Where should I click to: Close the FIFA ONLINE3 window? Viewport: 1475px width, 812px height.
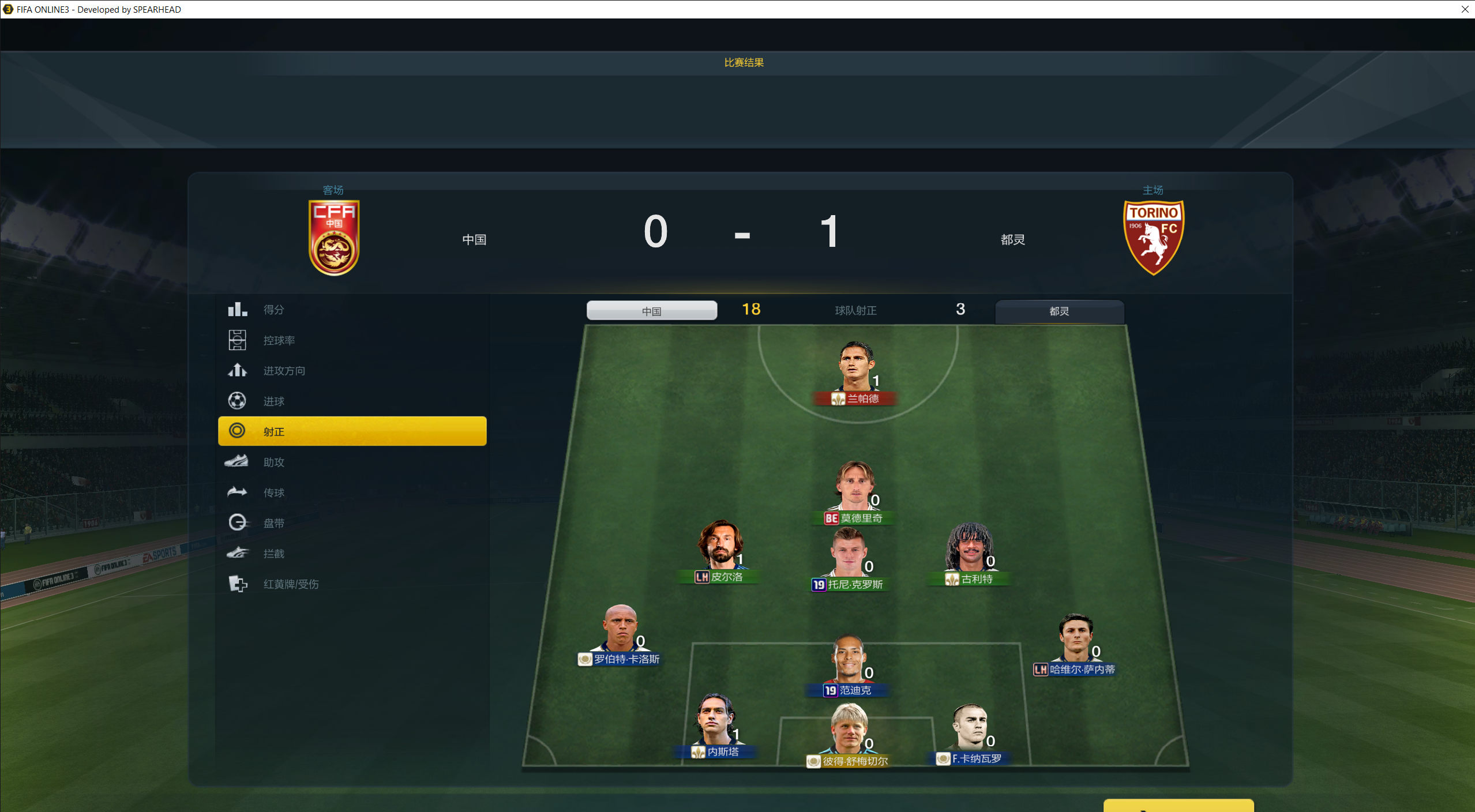pos(1465,9)
